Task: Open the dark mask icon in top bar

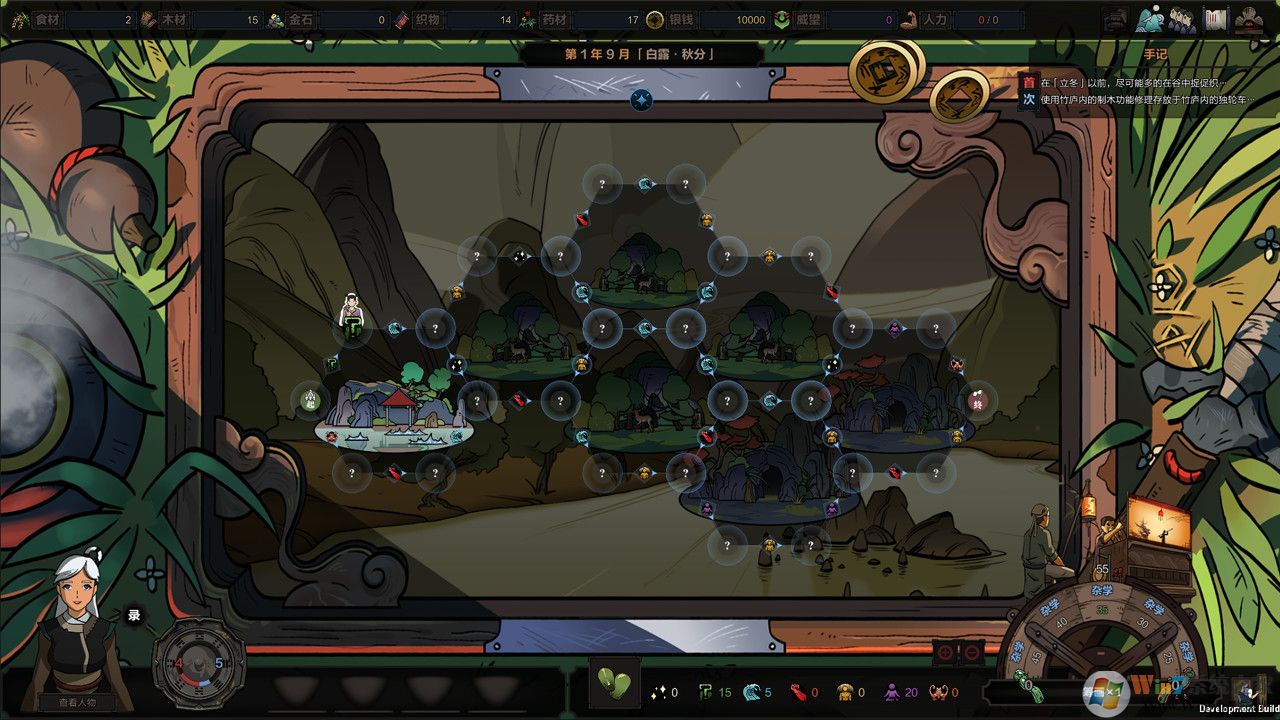Action: pyautogui.click(x=1115, y=19)
